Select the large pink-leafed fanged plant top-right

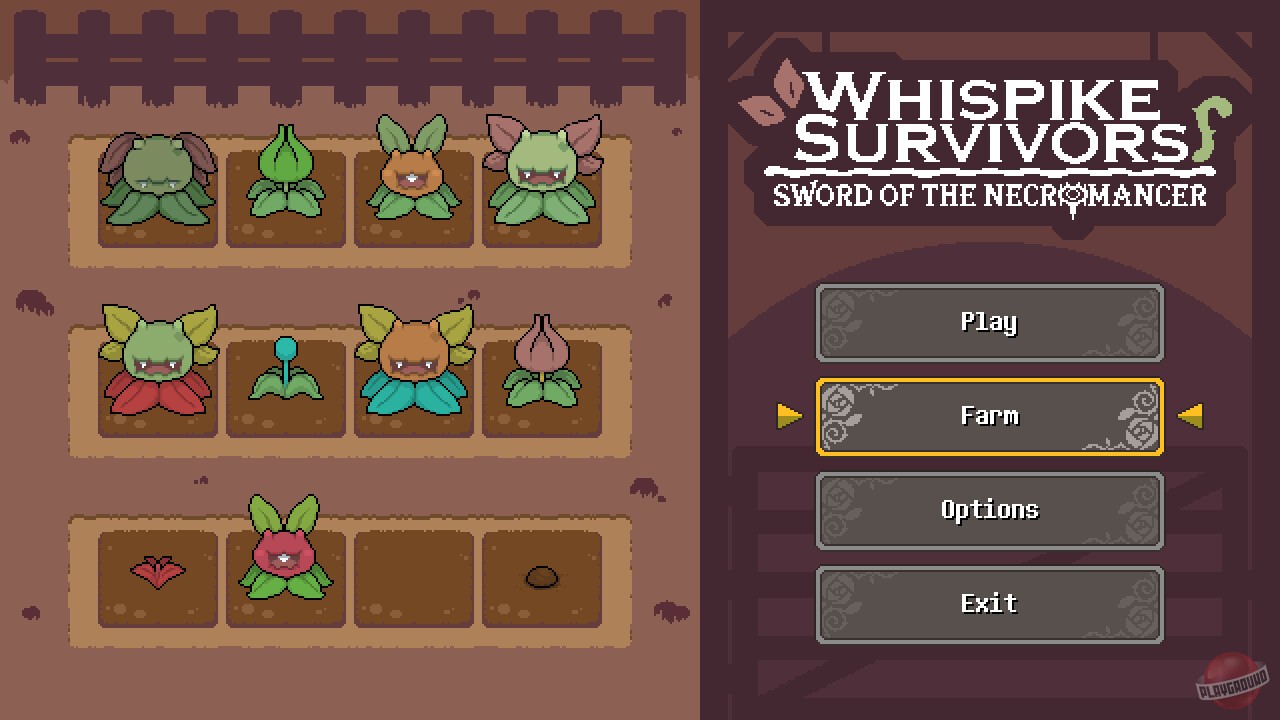click(545, 175)
